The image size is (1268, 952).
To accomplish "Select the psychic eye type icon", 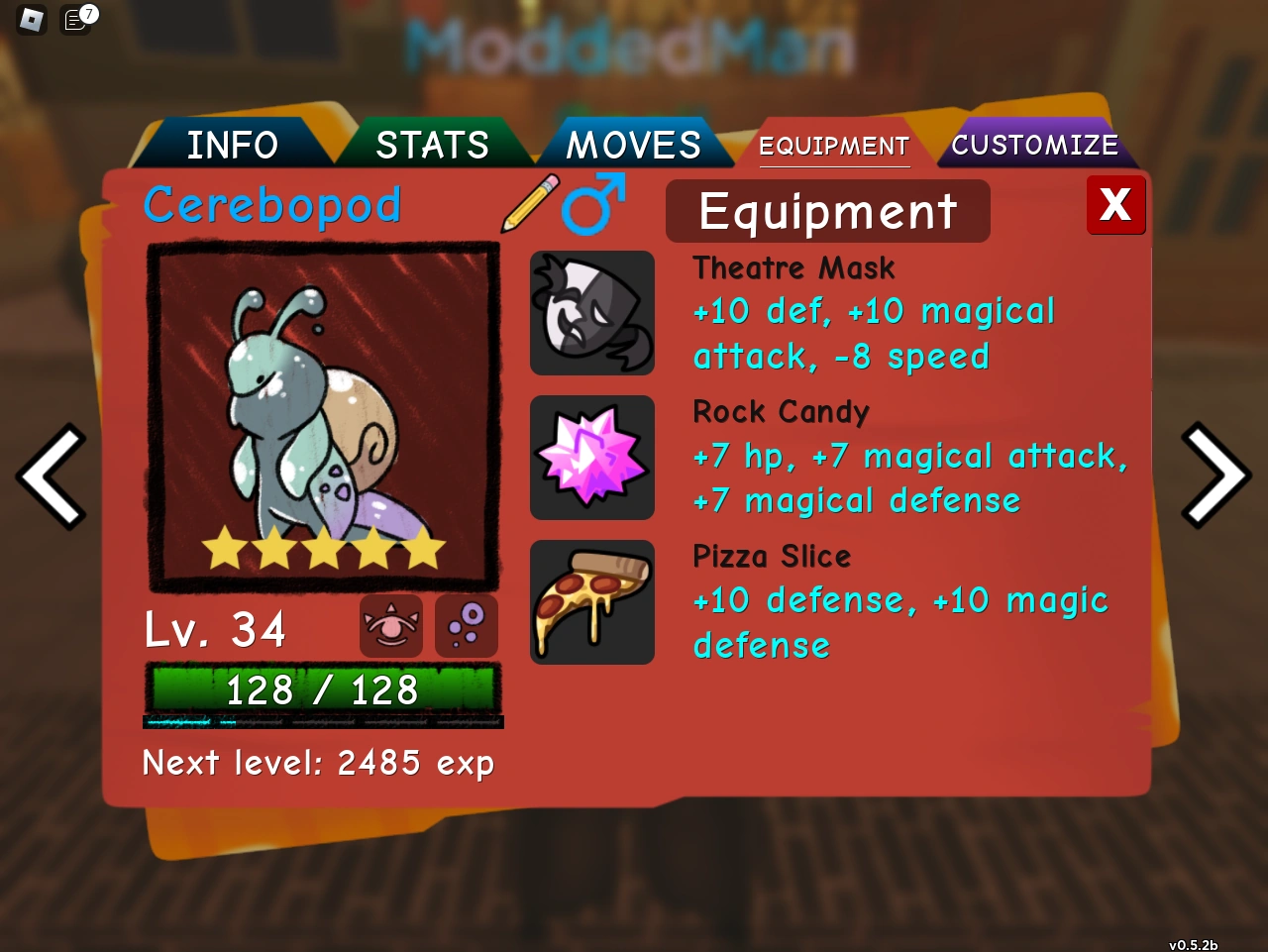I will point(389,625).
